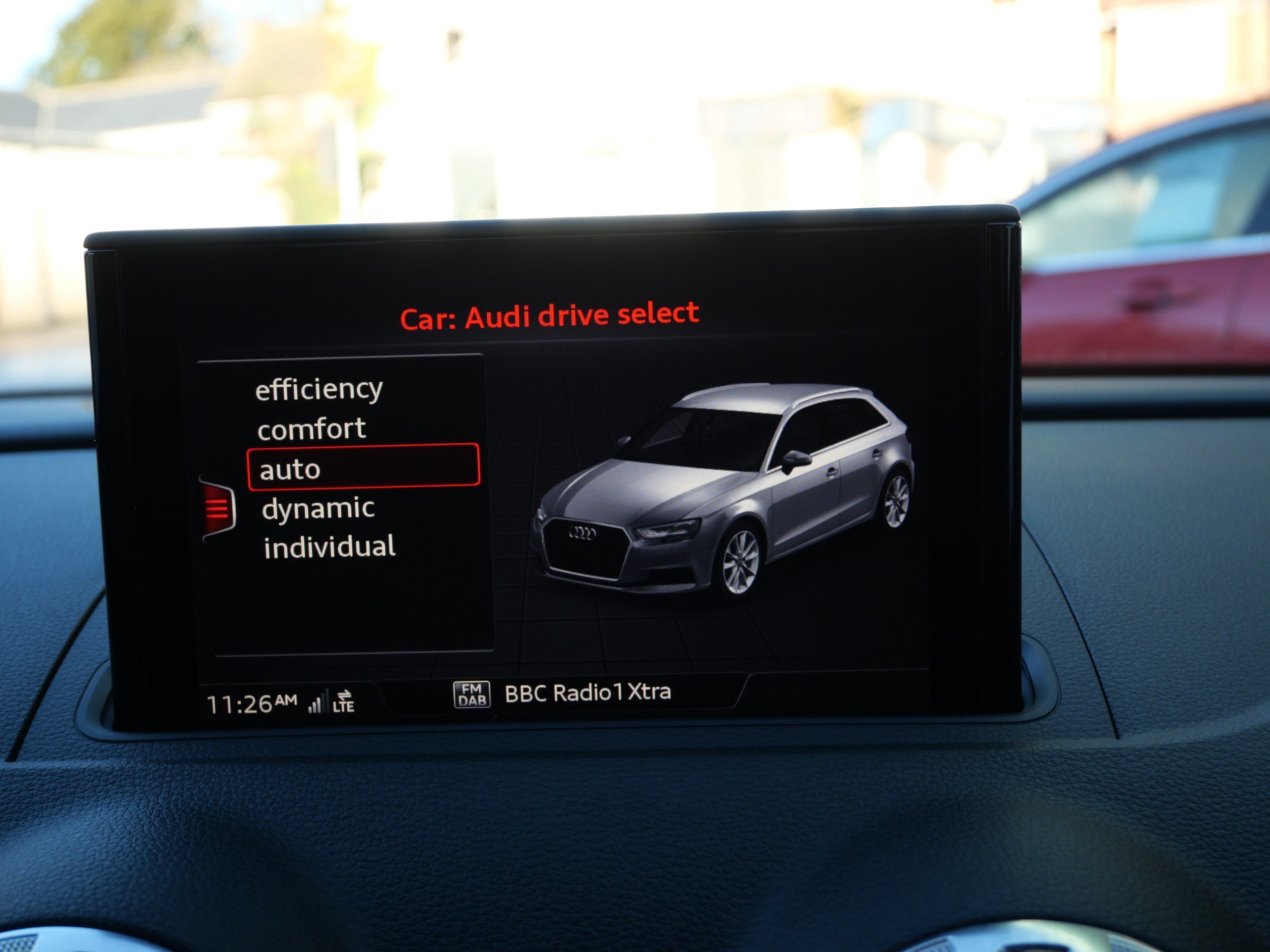Open the individual drive mode
This screenshot has height=952, width=1270.
pos(329,547)
